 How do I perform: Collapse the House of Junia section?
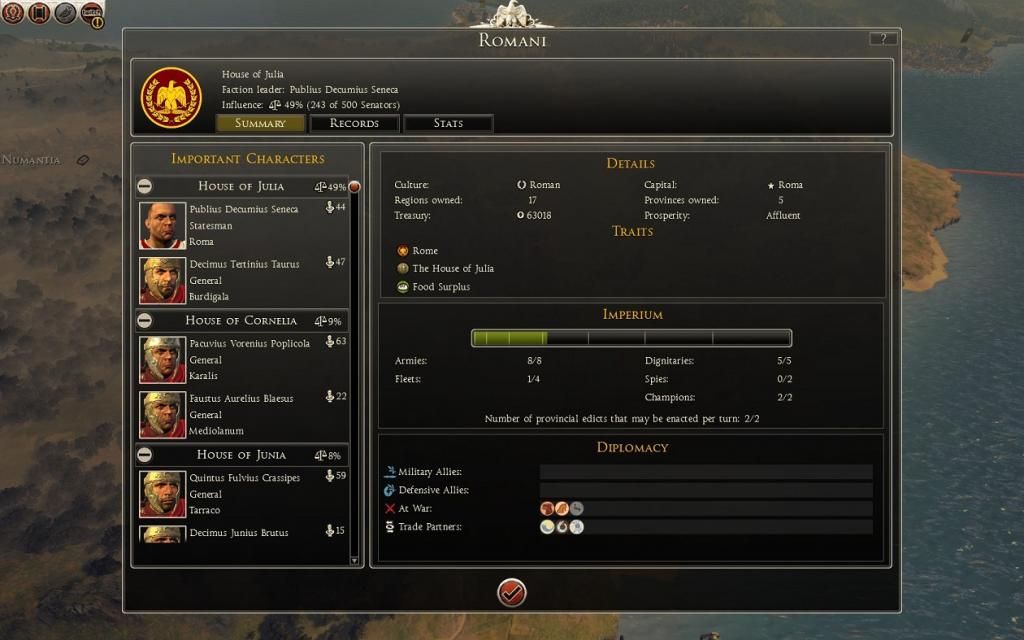pos(145,455)
